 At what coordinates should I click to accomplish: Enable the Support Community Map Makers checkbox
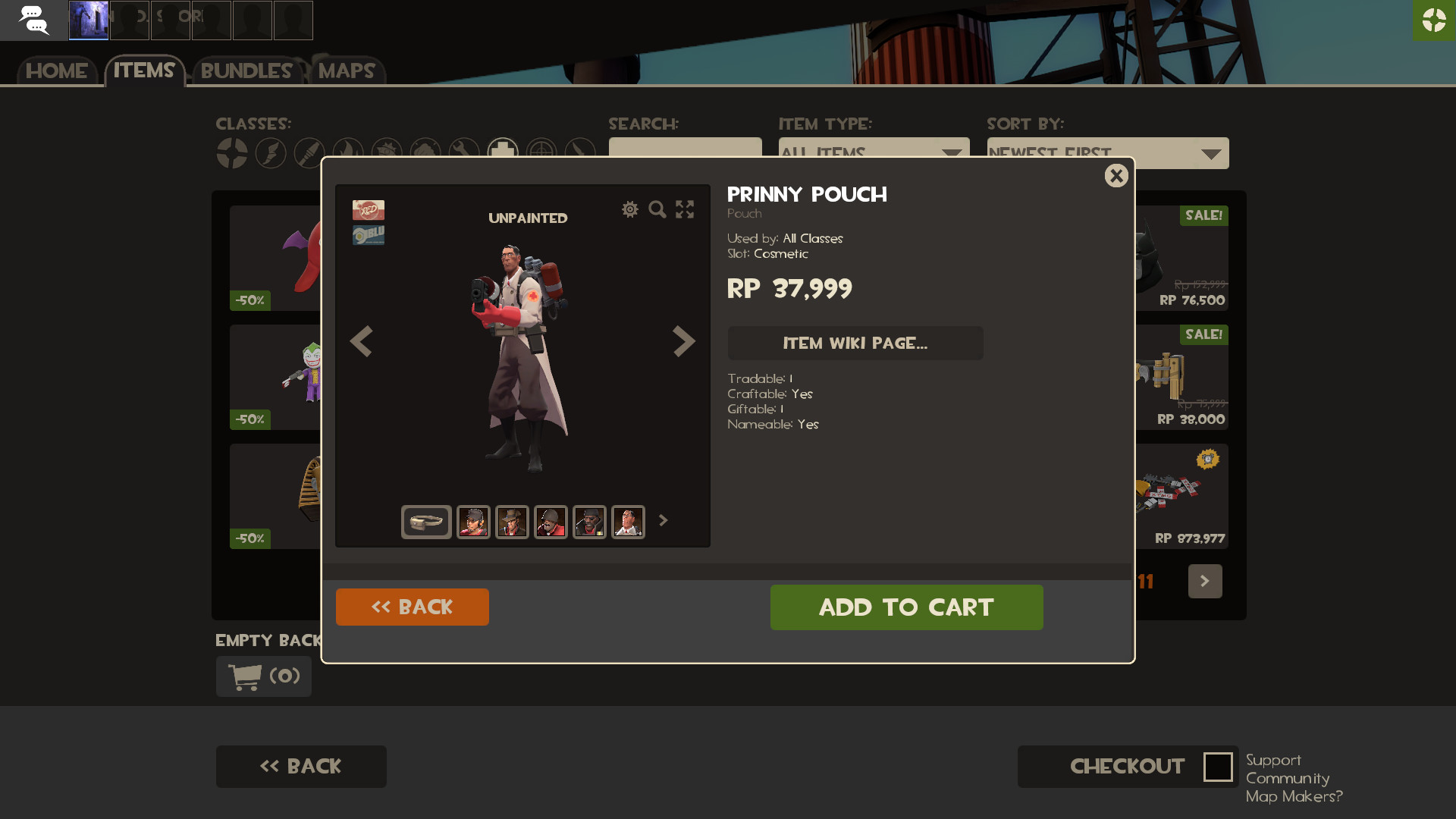(1218, 767)
